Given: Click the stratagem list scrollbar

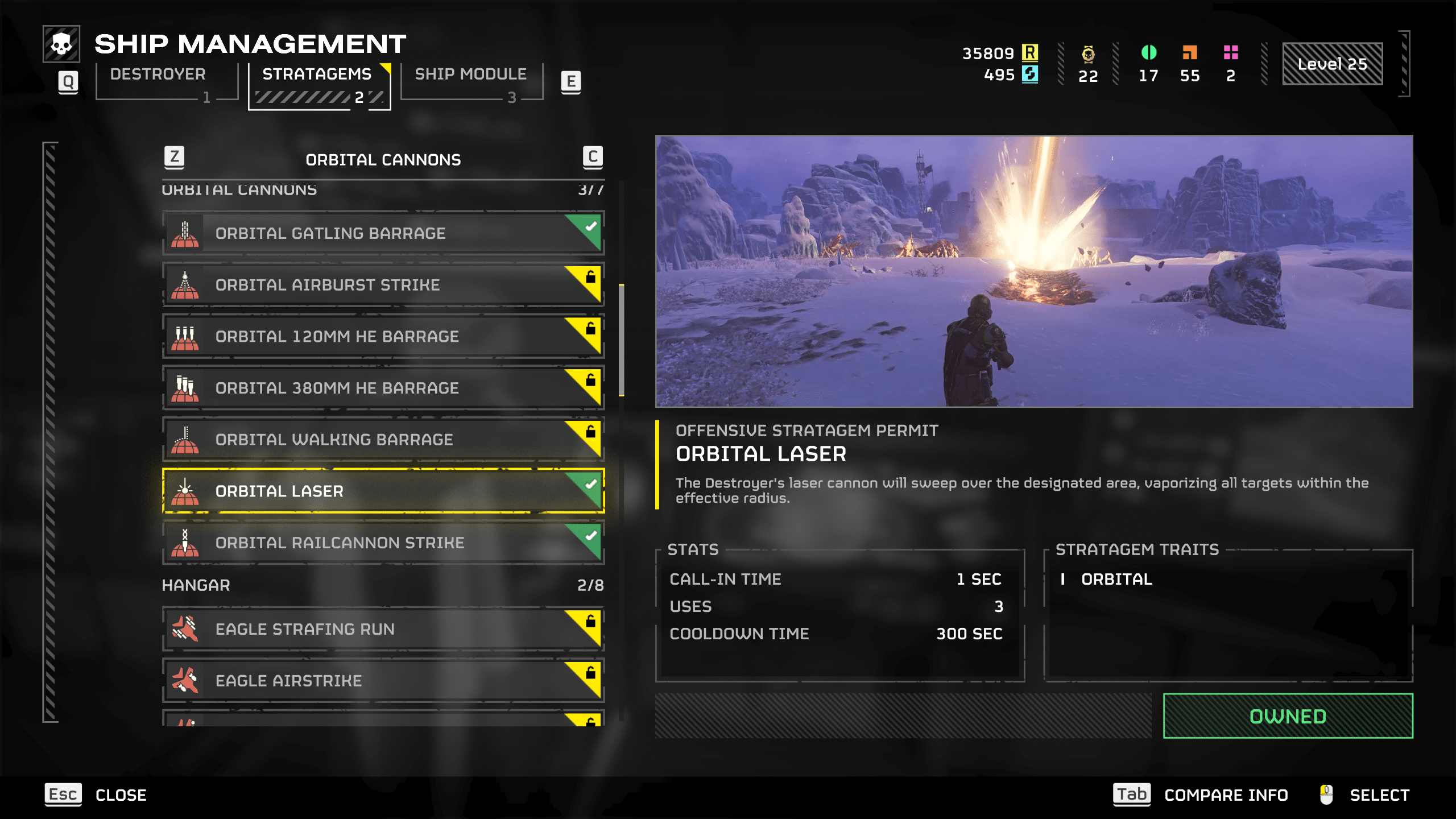Looking at the screenshot, I should 622,340.
